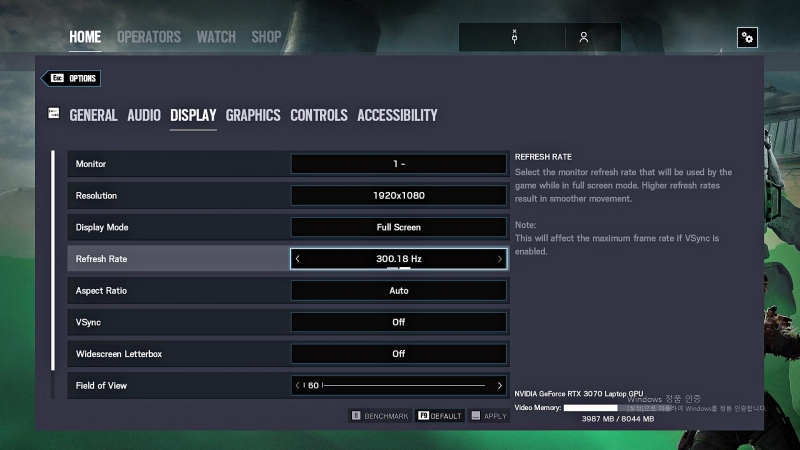This screenshot has width=800, height=450.
Task: Open the Accessibility tab
Action: point(397,115)
